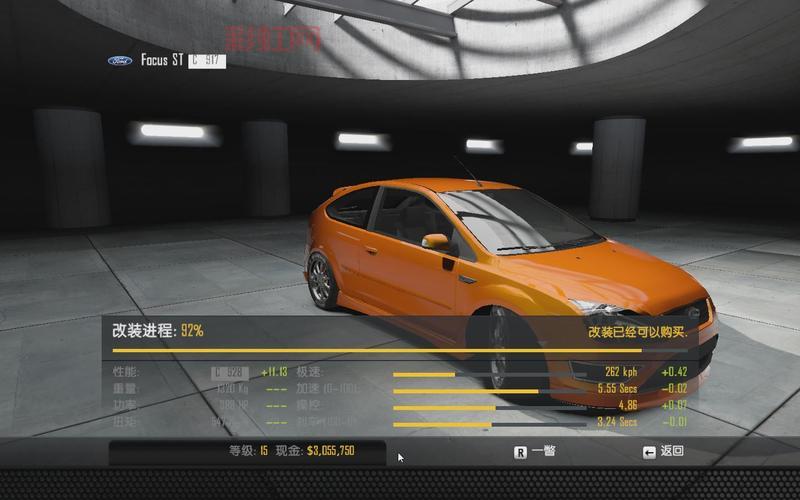Select the 一瞥 (Glimpse) option
This screenshot has width=800, height=500.
pyautogui.click(x=535, y=451)
